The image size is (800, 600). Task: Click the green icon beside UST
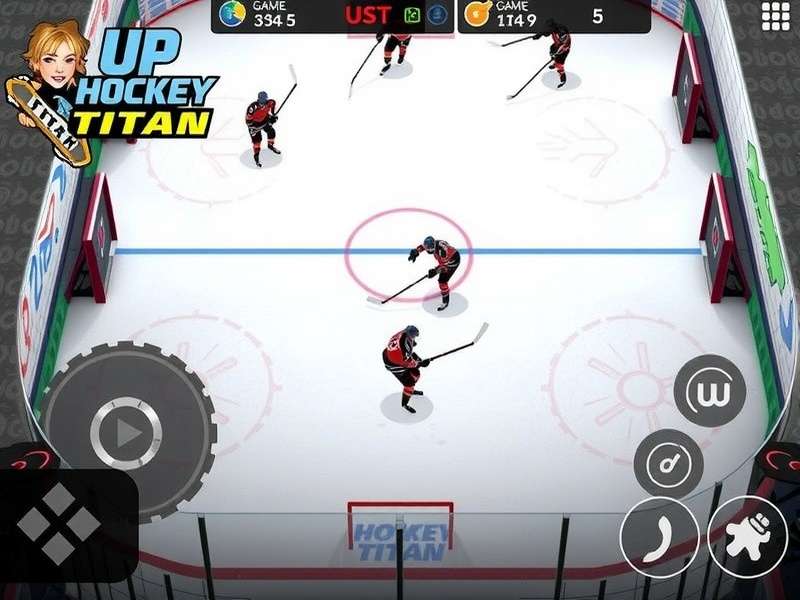pos(412,15)
